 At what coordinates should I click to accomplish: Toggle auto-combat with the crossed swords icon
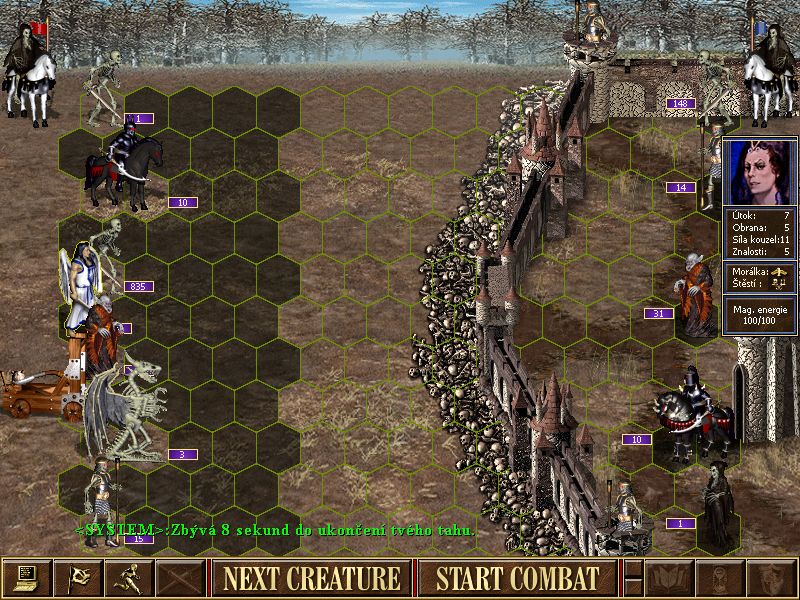(x=181, y=578)
